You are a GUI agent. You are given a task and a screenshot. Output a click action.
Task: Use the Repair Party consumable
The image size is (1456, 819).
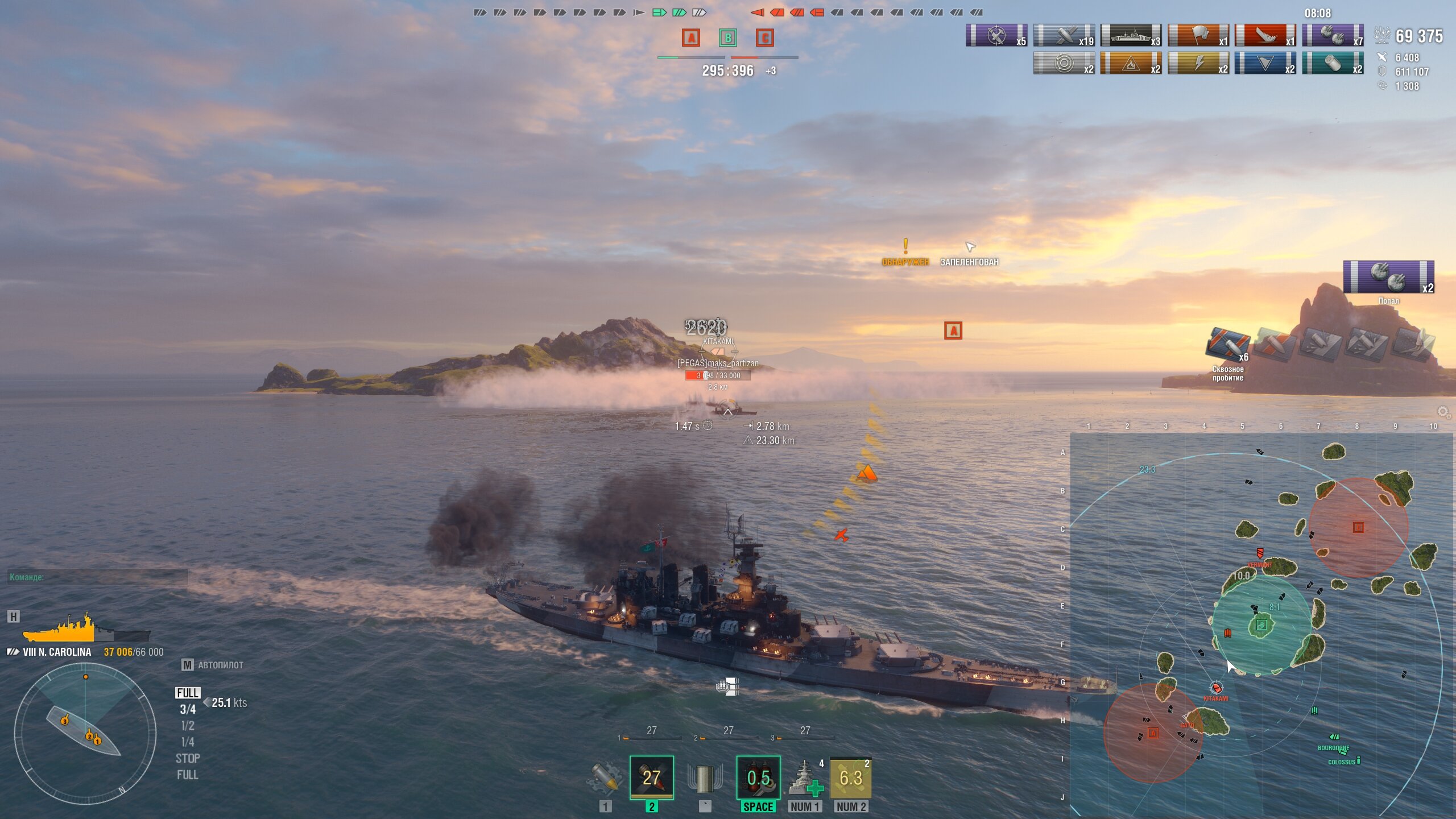tap(805, 777)
